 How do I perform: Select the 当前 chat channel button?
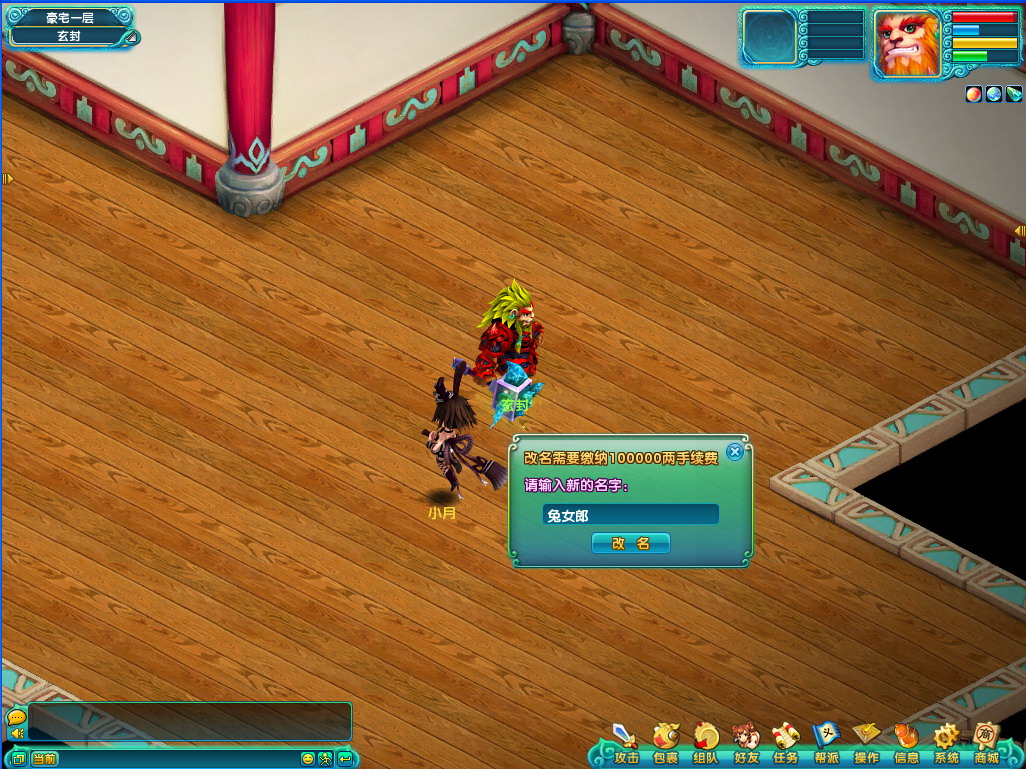click(44, 759)
